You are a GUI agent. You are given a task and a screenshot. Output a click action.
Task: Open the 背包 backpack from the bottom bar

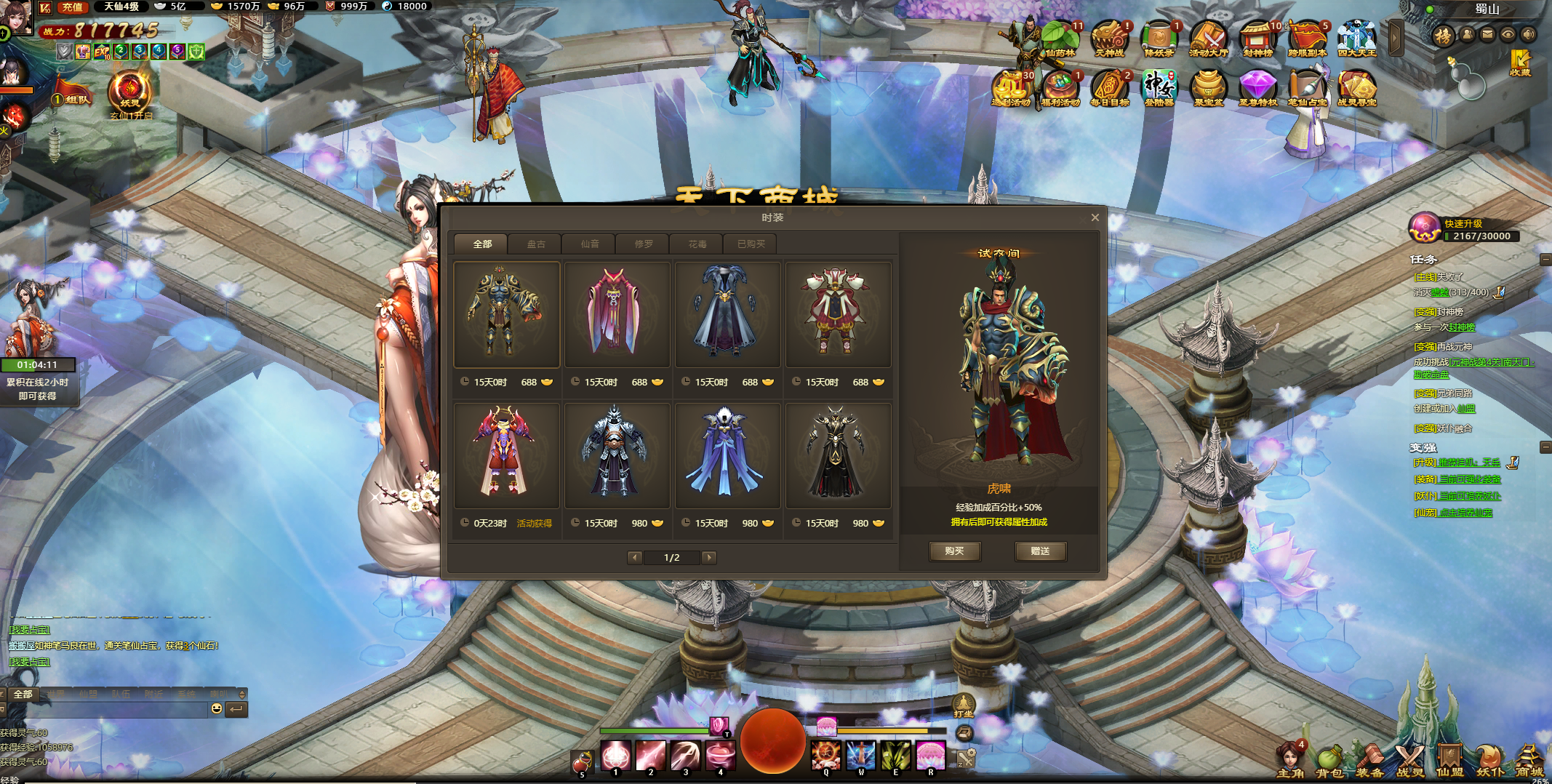[1330, 761]
